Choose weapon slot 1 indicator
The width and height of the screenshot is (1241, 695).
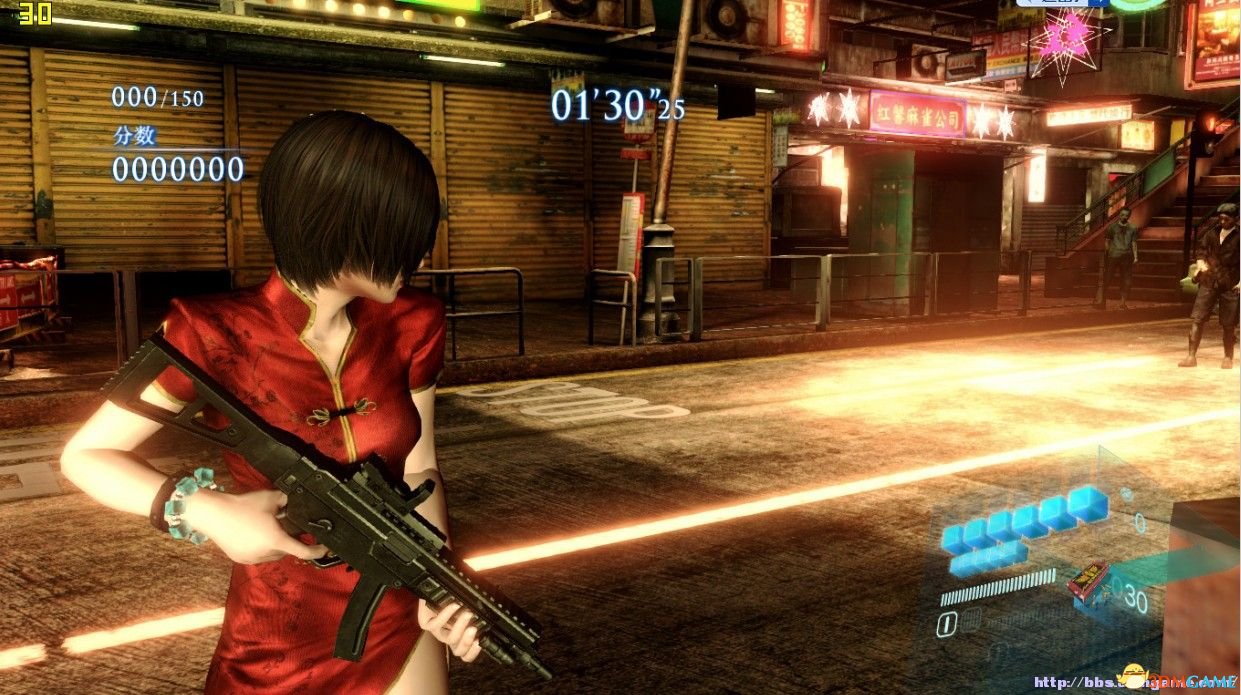click(x=945, y=625)
